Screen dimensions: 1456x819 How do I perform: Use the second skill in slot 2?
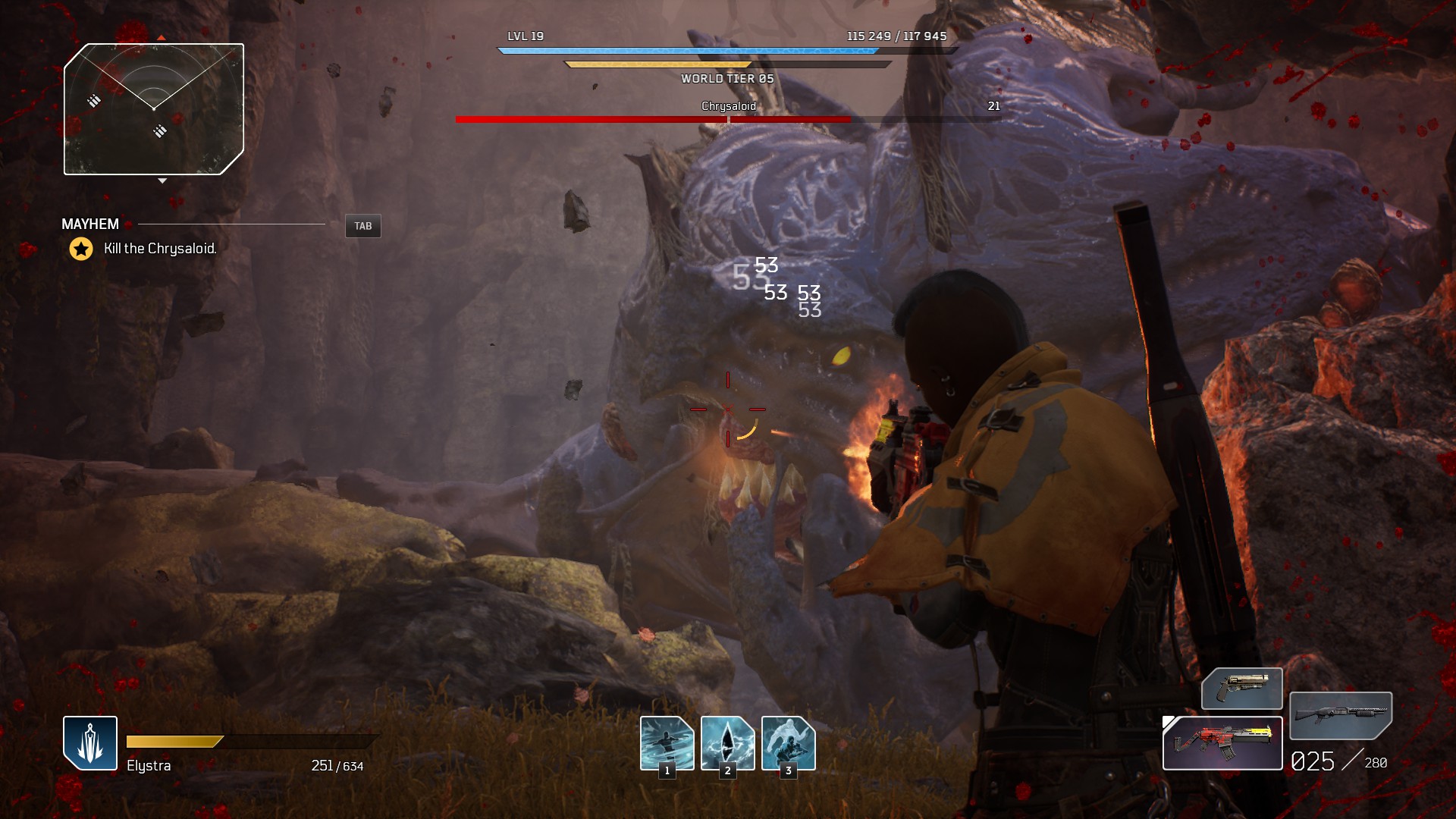(x=727, y=742)
